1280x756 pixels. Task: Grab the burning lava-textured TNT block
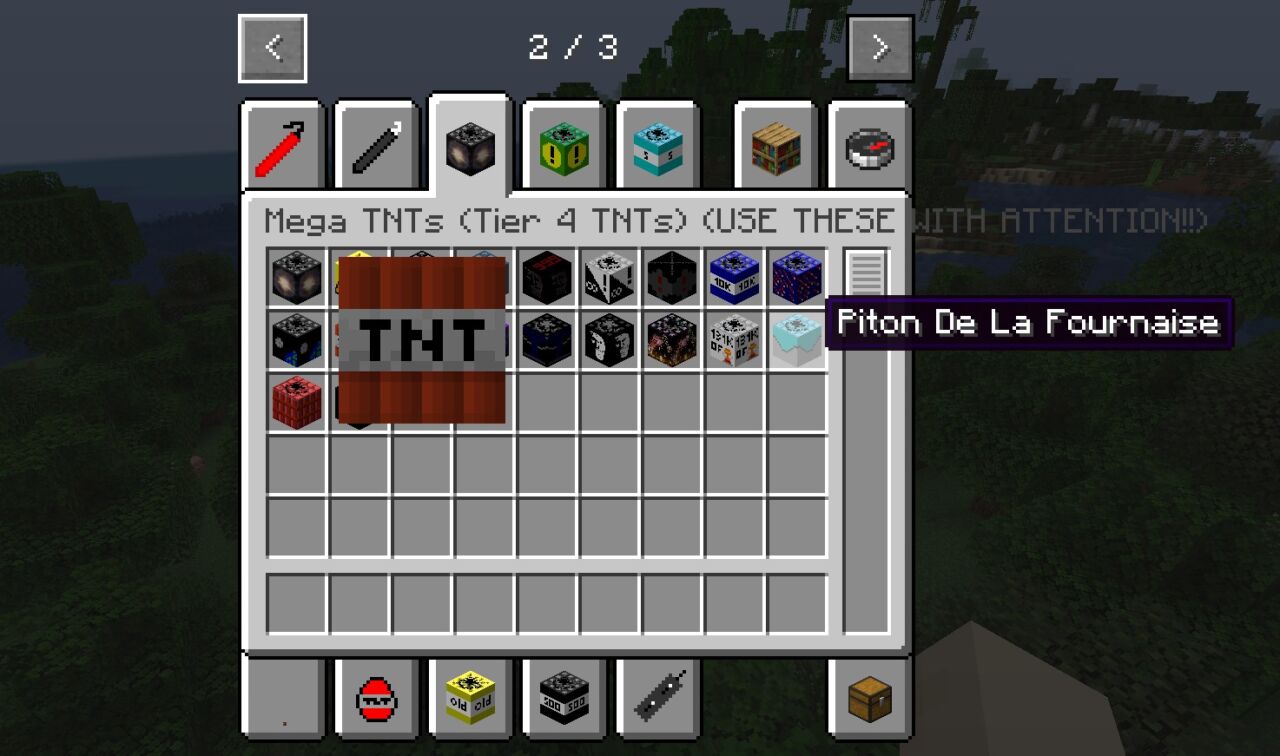pos(672,340)
